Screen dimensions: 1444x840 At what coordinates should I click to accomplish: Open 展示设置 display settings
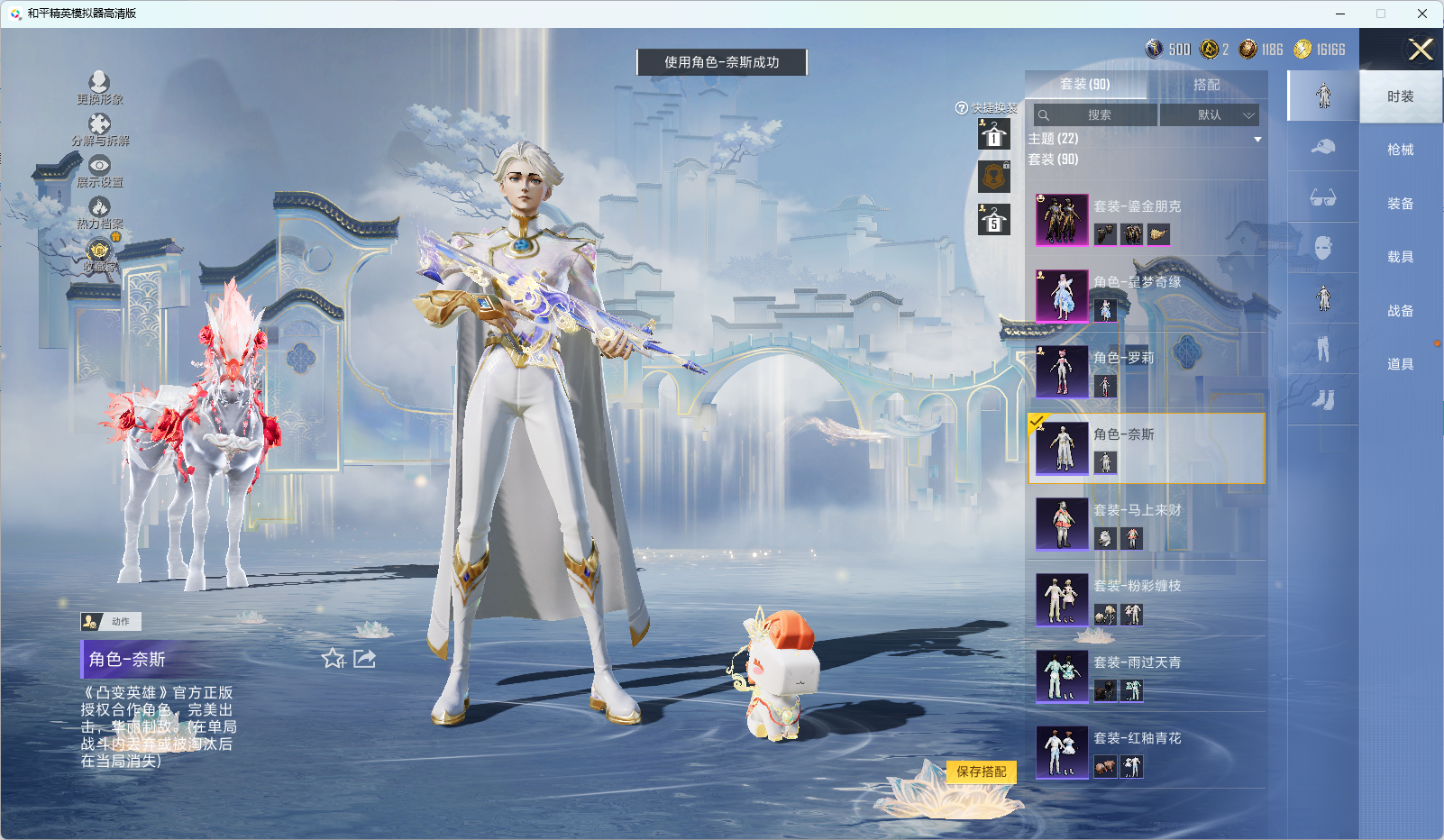pyautogui.click(x=99, y=170)
